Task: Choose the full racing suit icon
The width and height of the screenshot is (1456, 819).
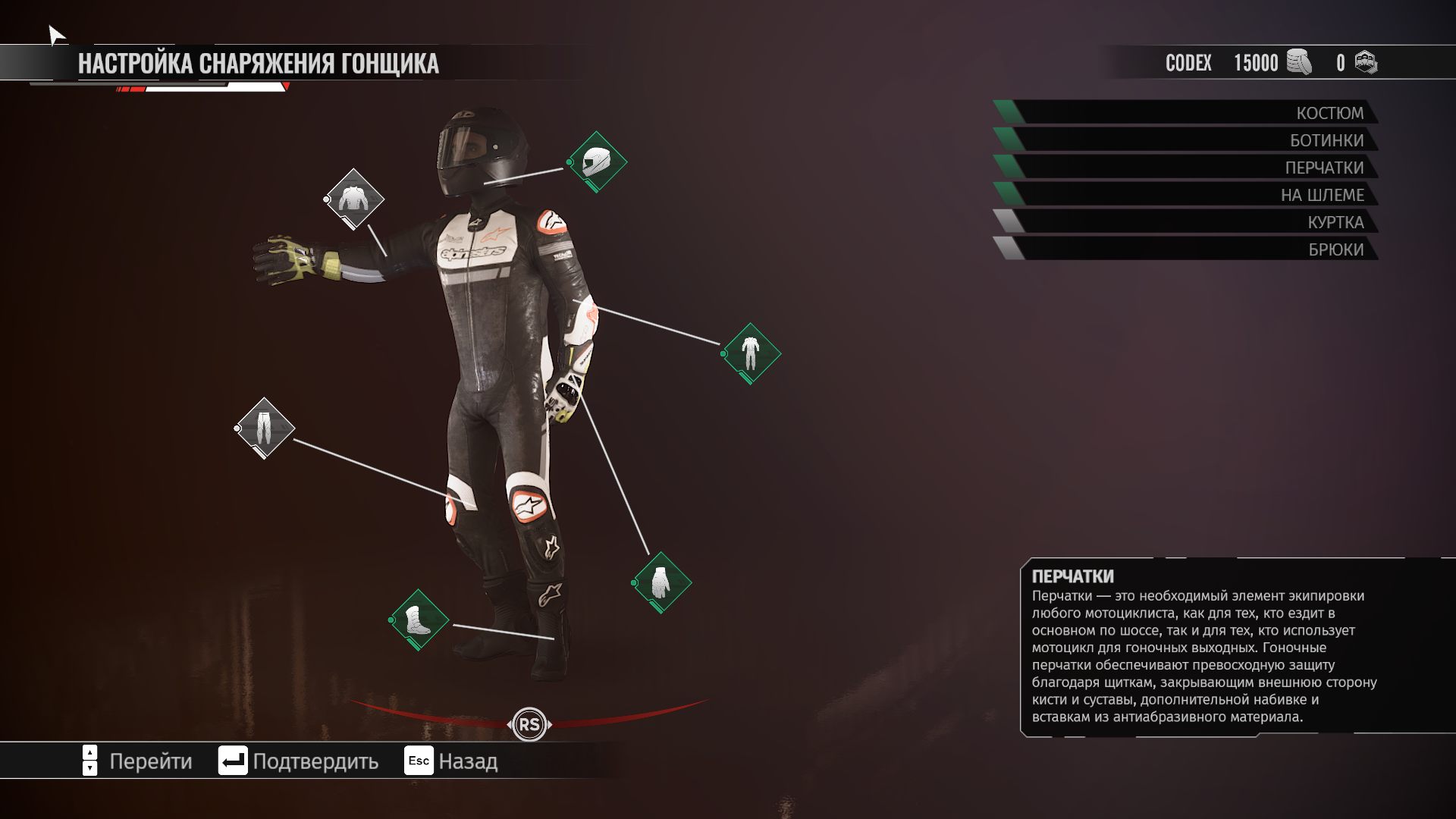Action: pyautogui.click(x=751, y=353)
